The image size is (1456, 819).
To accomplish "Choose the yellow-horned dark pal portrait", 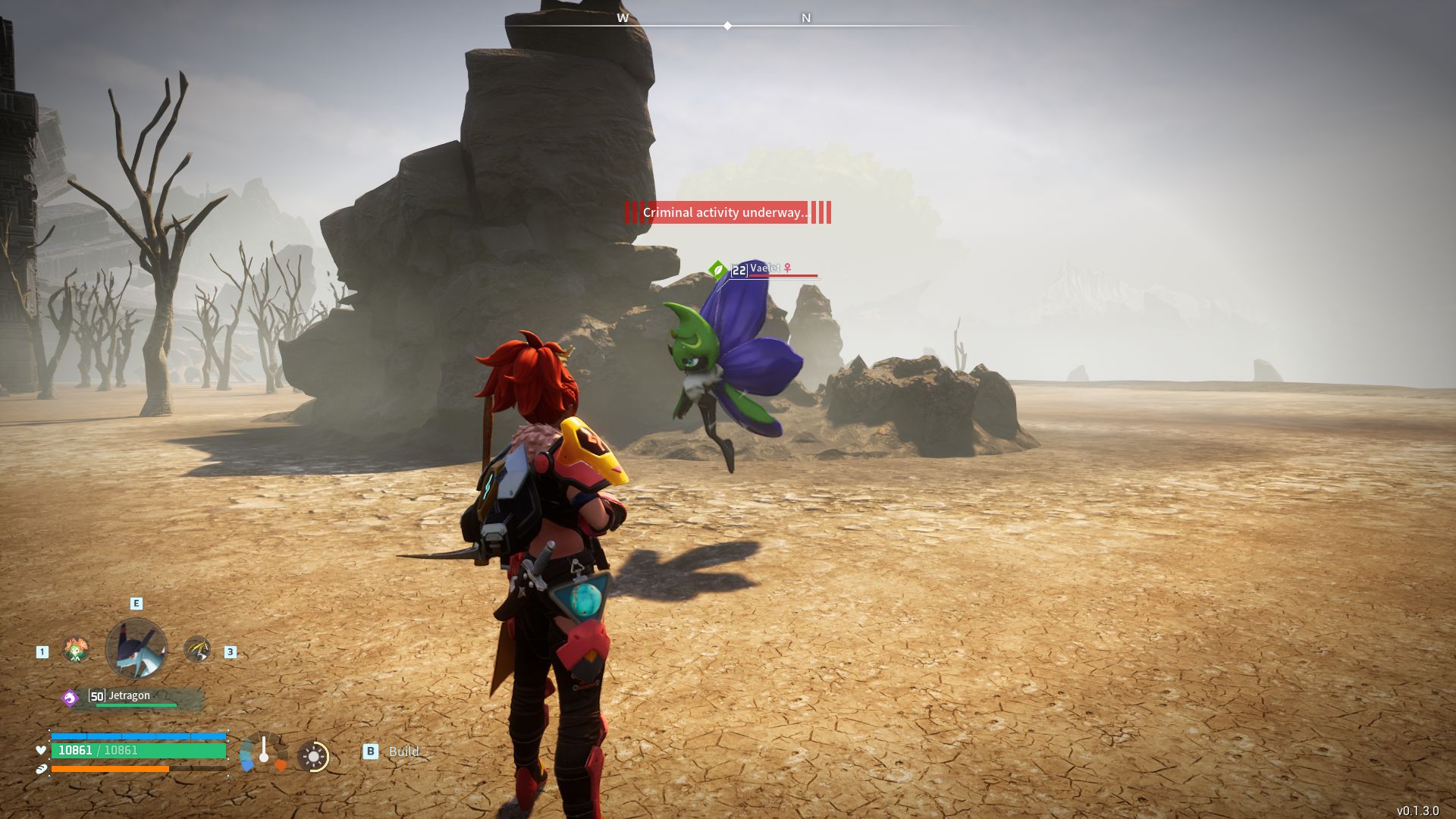I will coord(197,650).
